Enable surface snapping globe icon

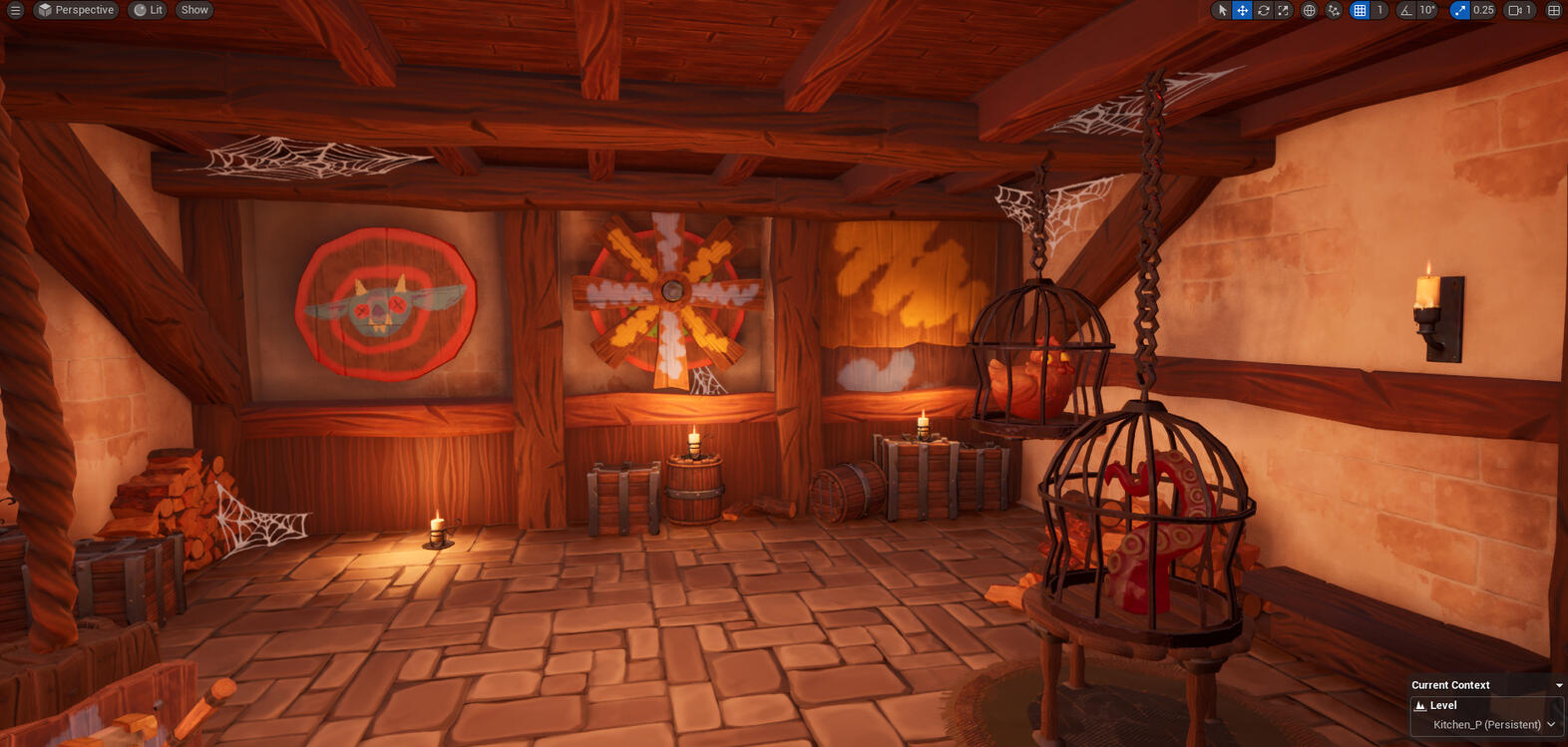pos(1310,10)
